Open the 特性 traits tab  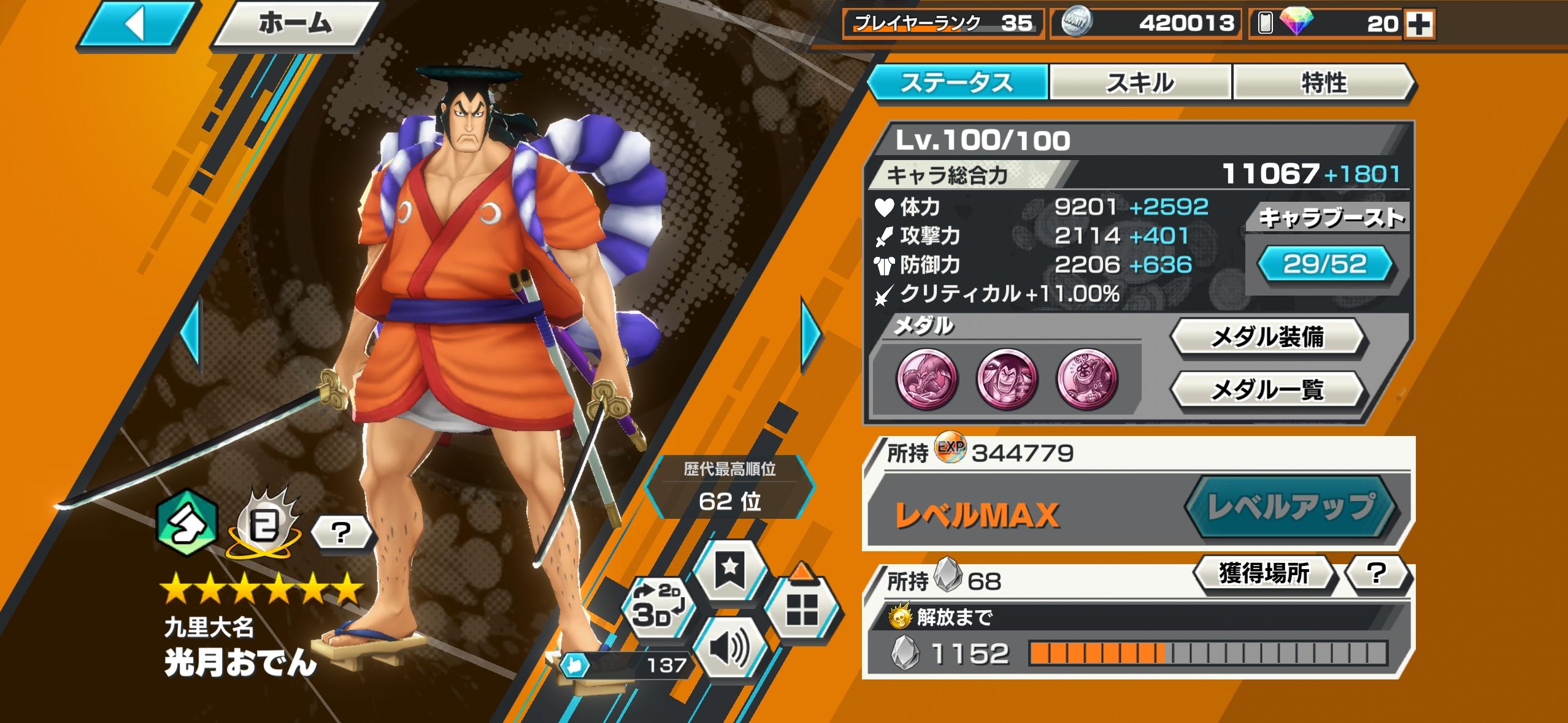point(1323,83)
